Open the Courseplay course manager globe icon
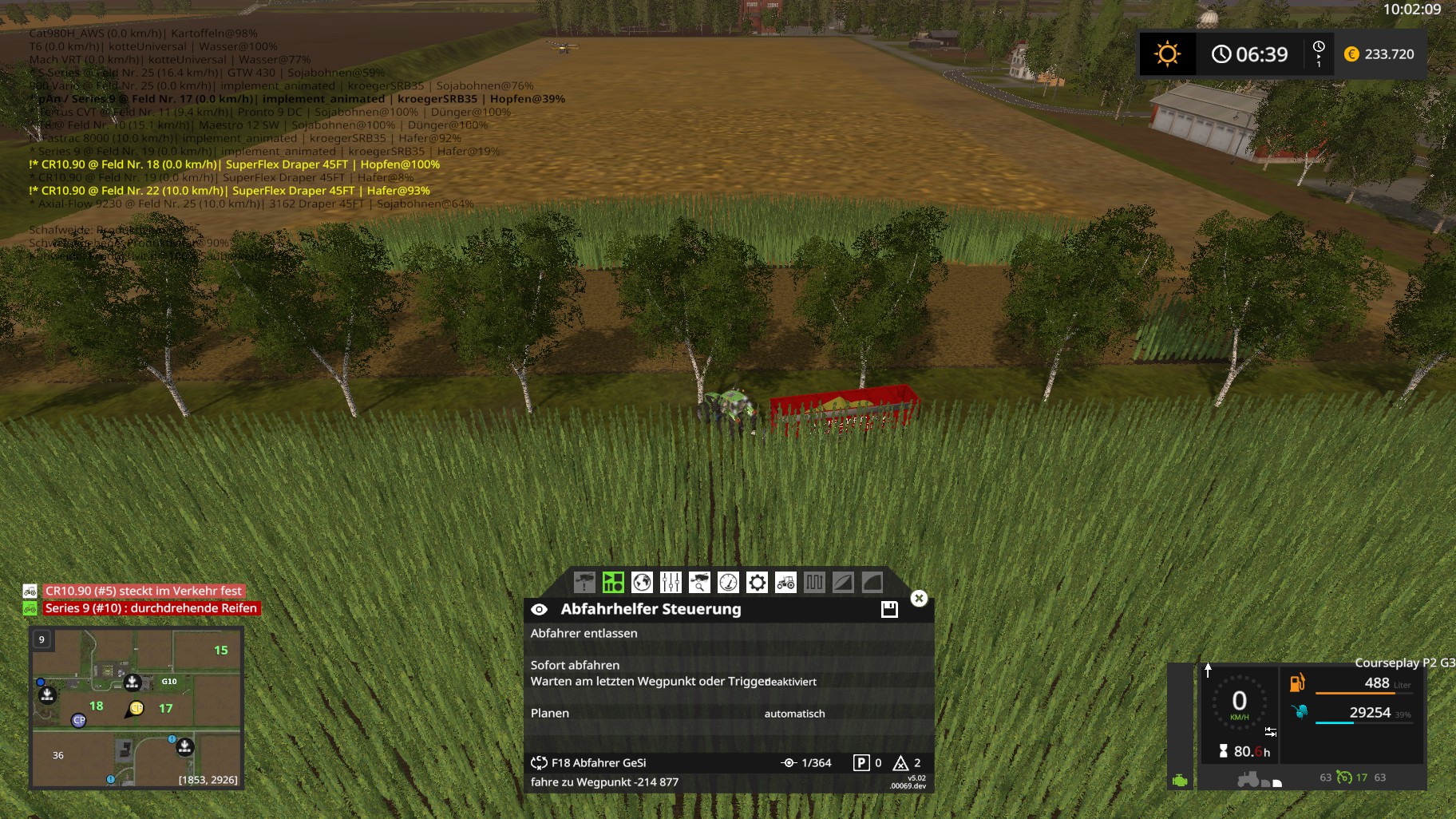Viewport: 1456px width, 819px height. (x=641, y=583)
